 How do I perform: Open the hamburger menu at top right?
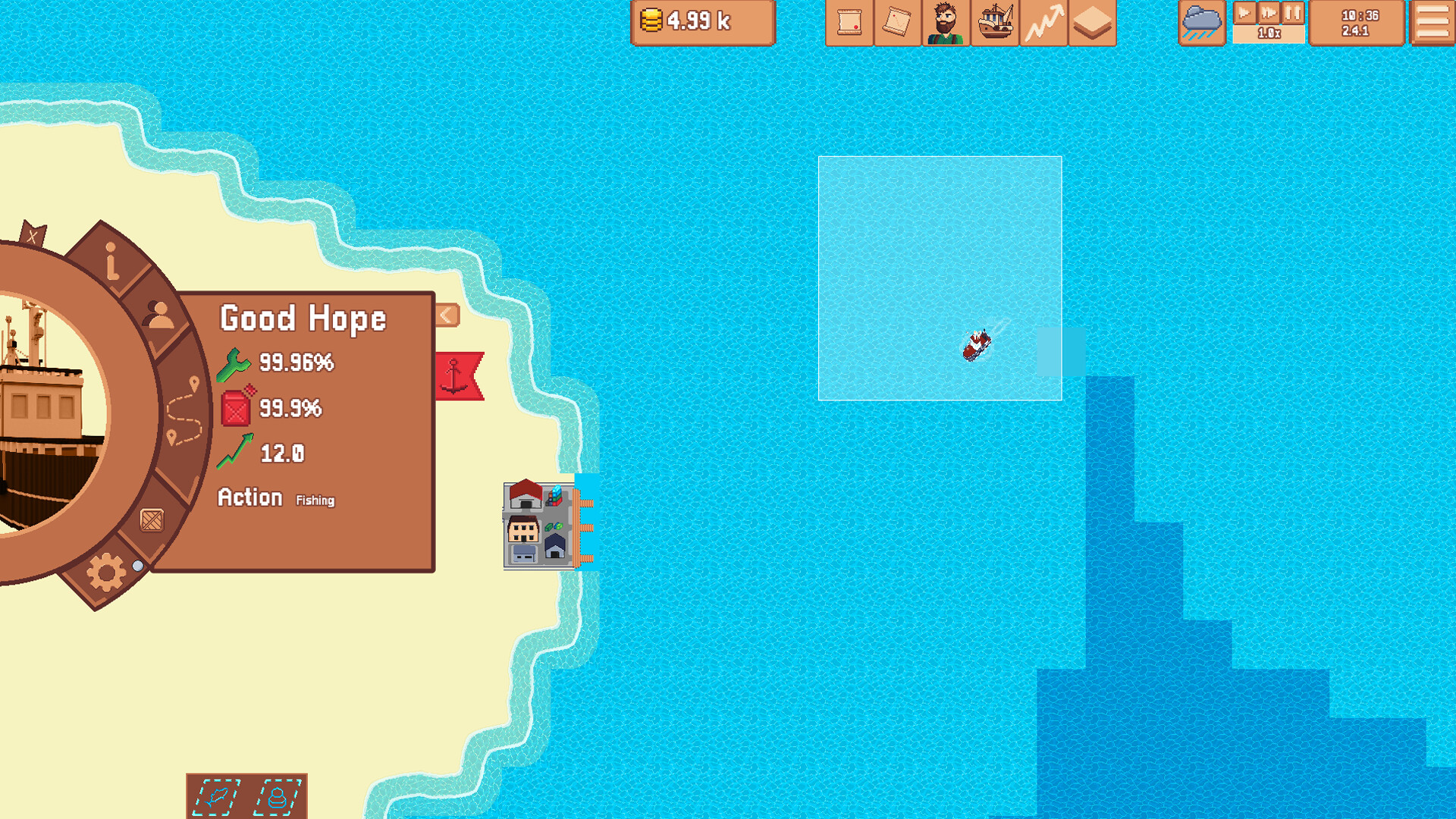coord(1432,23)
